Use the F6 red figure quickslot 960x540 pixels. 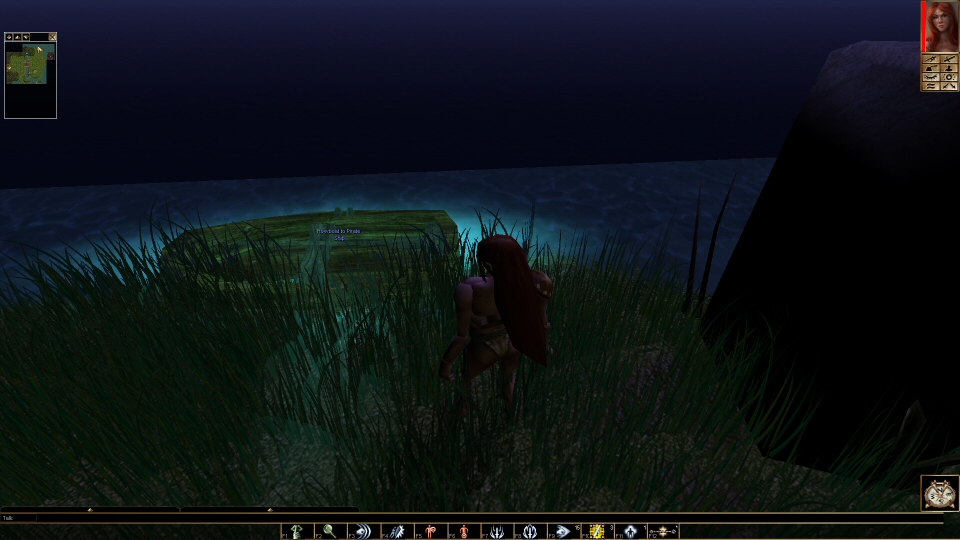(x=464, y=531)
